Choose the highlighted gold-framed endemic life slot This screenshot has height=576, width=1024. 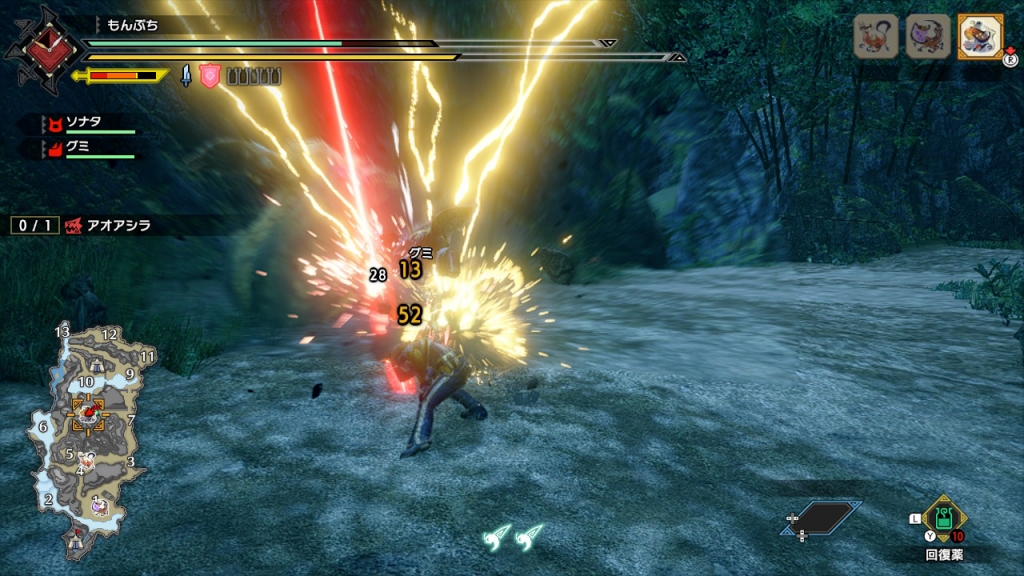pos(979,36)
